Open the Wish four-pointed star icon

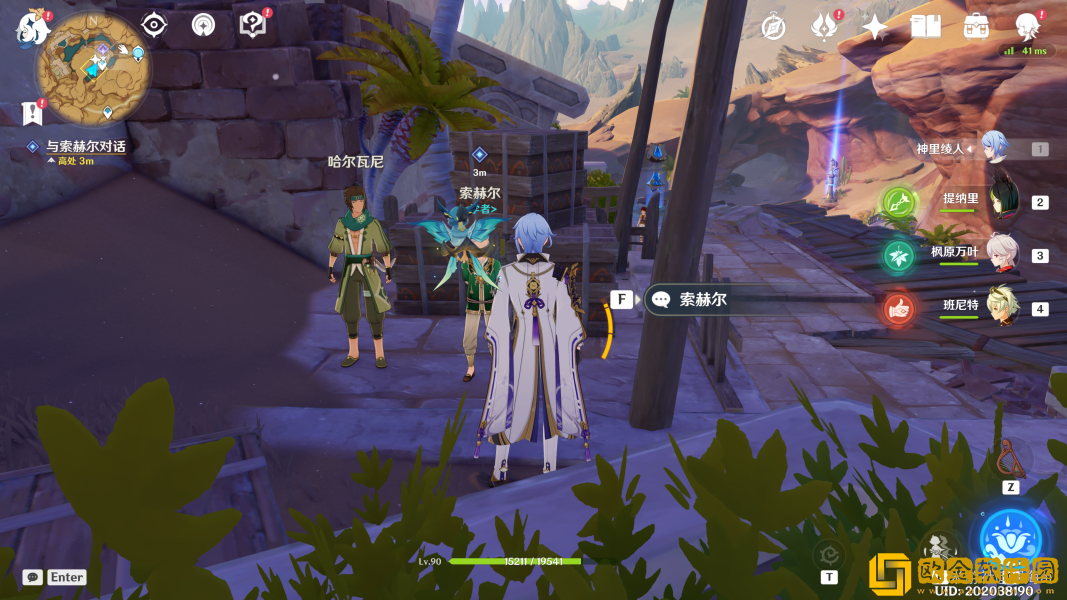(x=875, y=27)
